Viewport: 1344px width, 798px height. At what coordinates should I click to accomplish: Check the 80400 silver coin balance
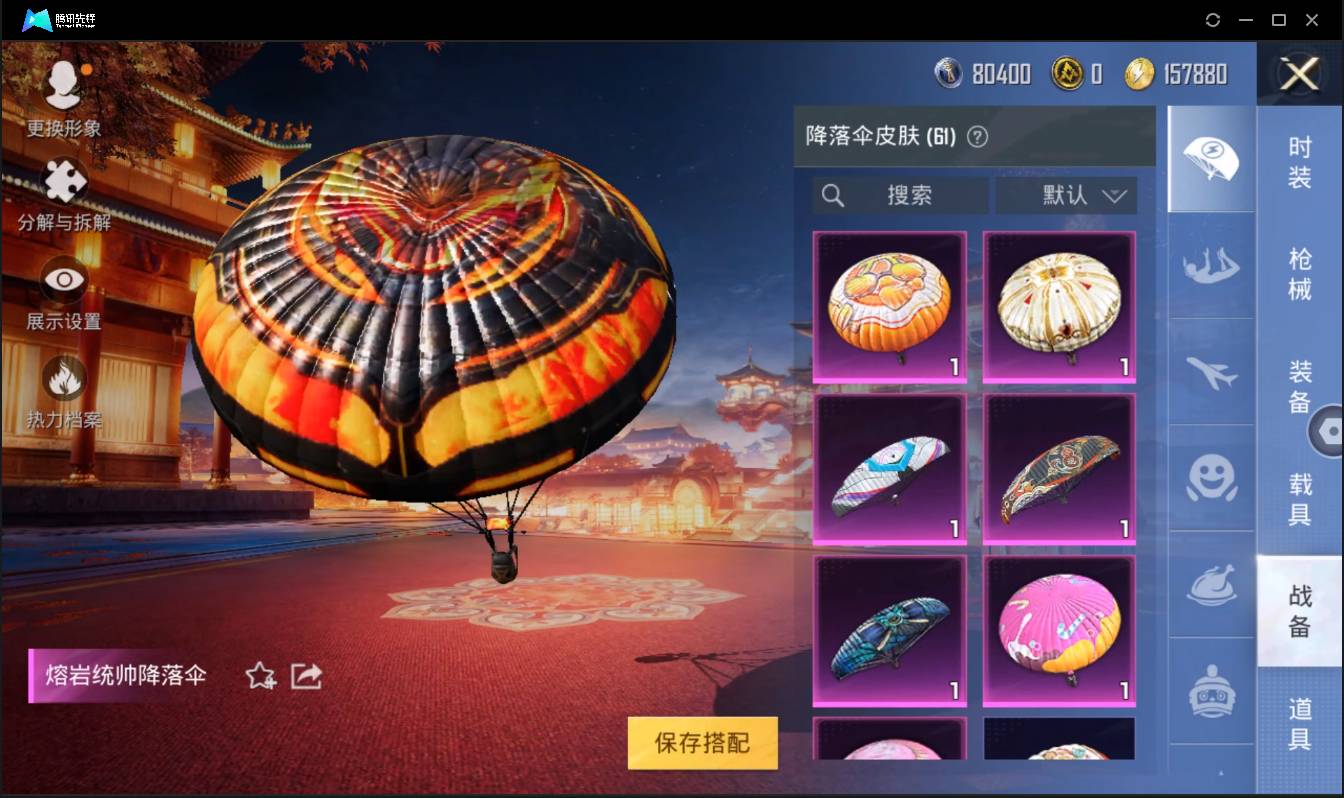pos(983,73)
